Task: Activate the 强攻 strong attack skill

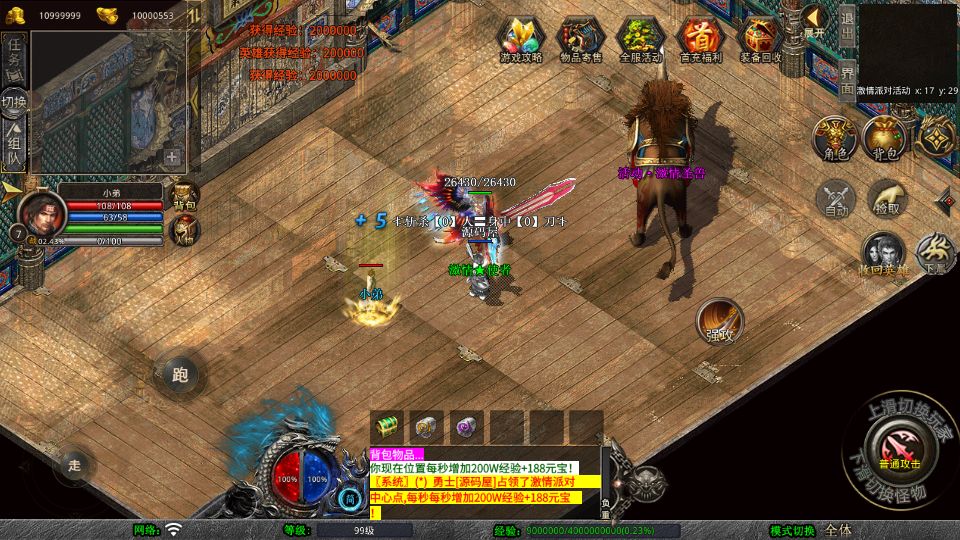Action: coord(719,322)
